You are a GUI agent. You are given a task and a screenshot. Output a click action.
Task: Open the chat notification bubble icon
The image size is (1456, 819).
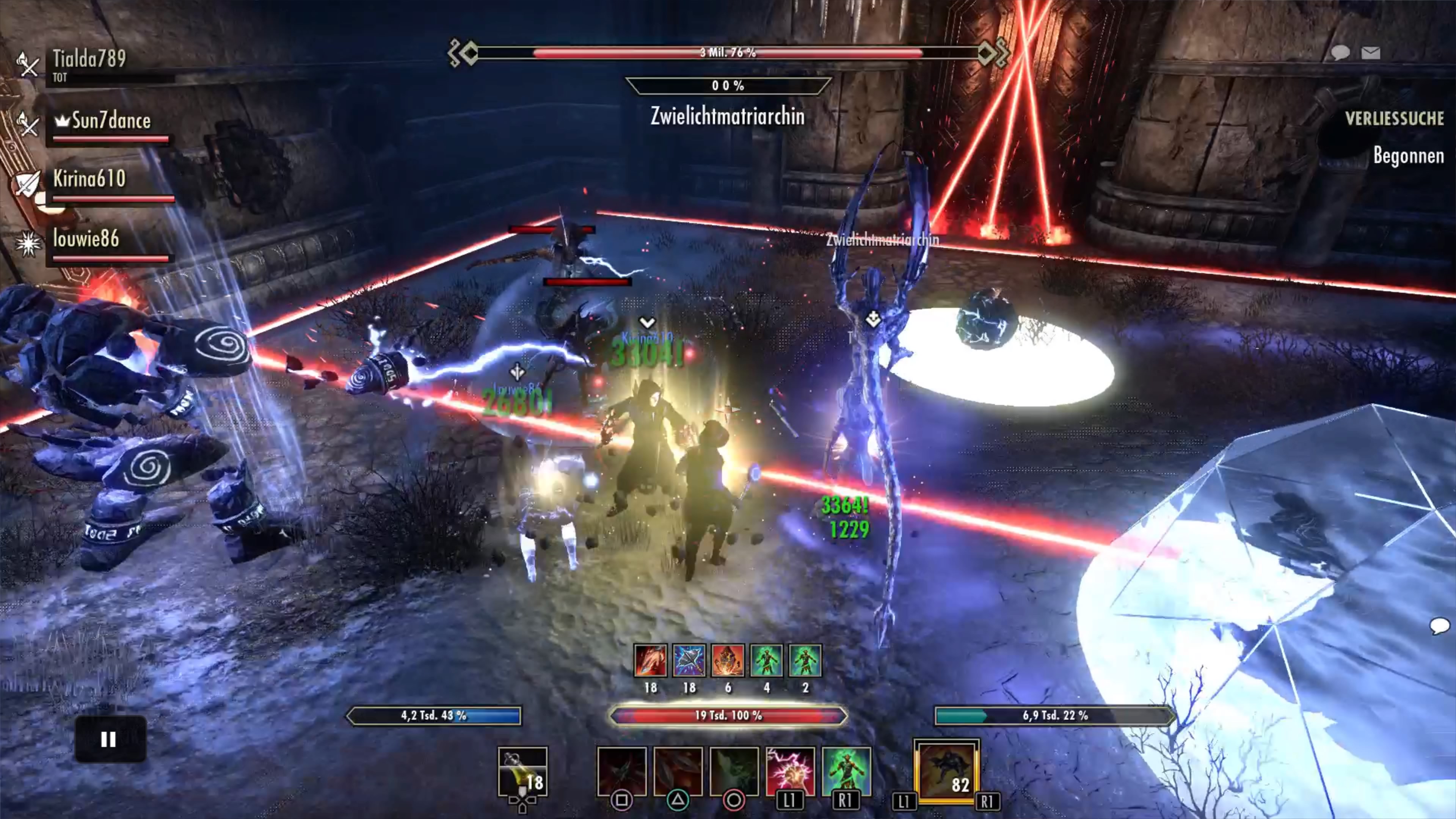pos(1340,53)
